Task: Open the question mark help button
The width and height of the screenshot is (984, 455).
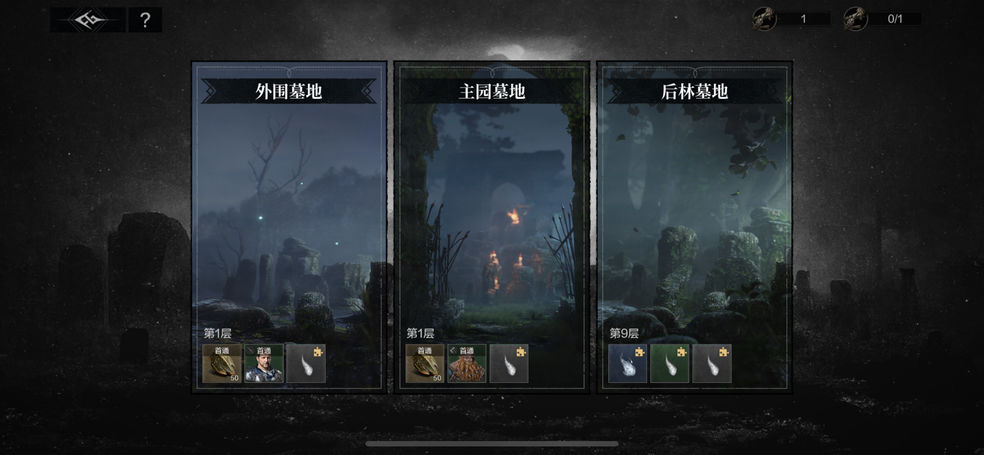Action: [x=145, y=20]
